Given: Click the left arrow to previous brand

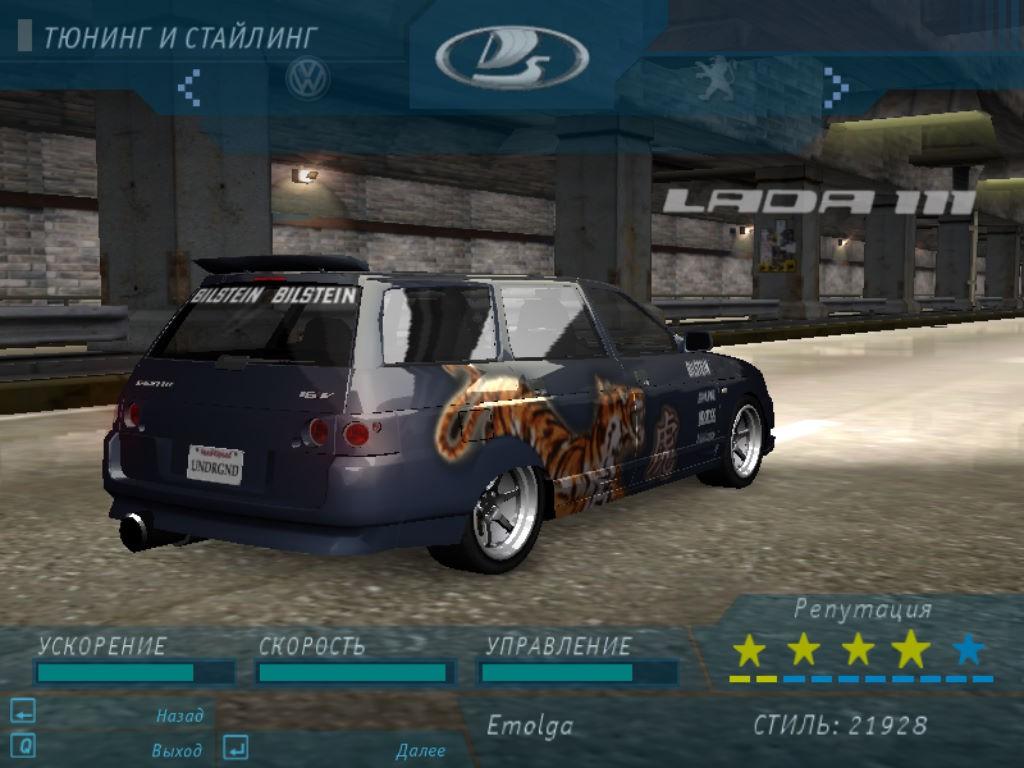Looking at the screenshot, I should 189,87.
